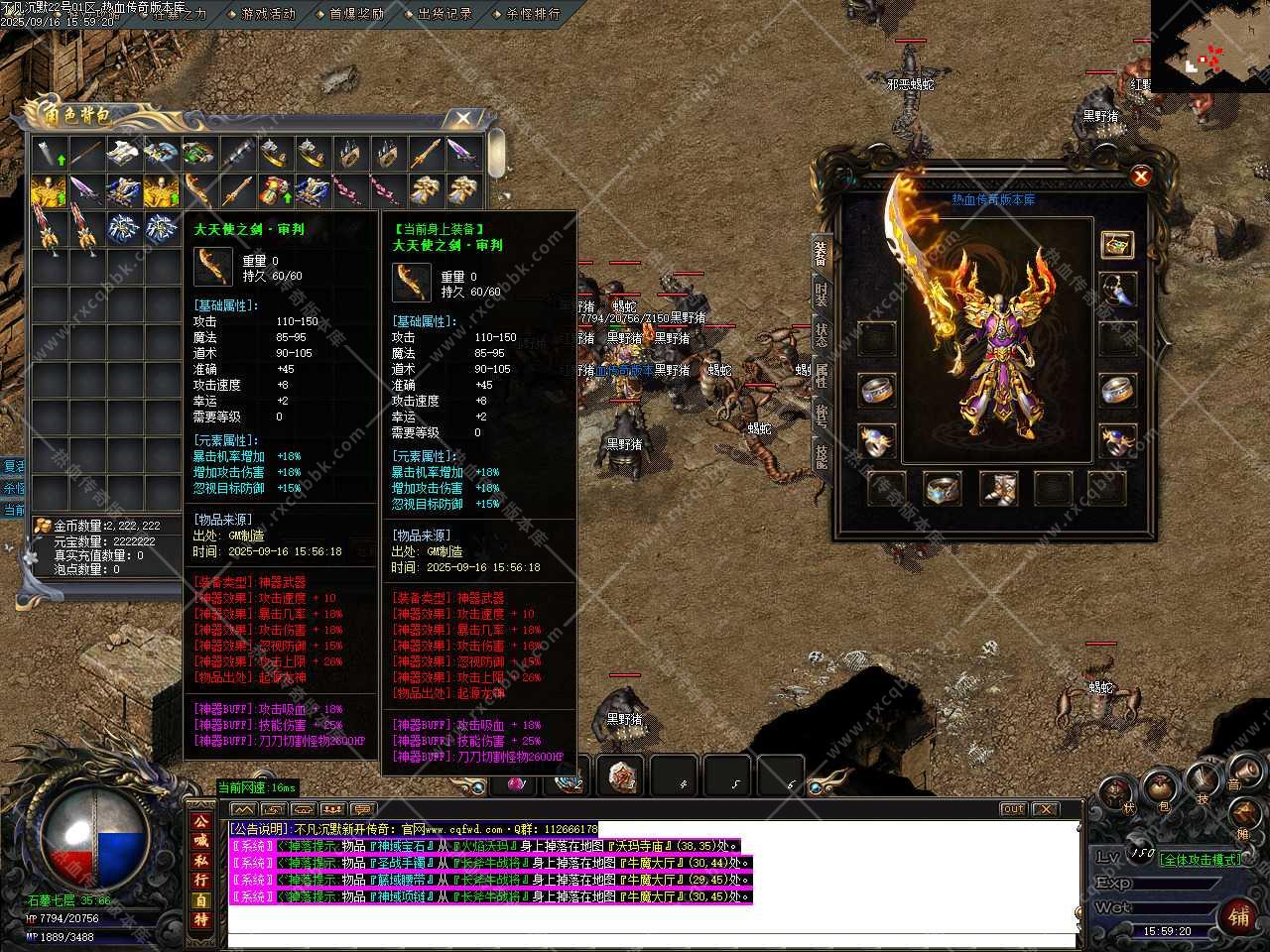Click the minimap in the corner
Image resolution: width=1270 pixels, height=952 pixels.
(x=1209, y=47)
